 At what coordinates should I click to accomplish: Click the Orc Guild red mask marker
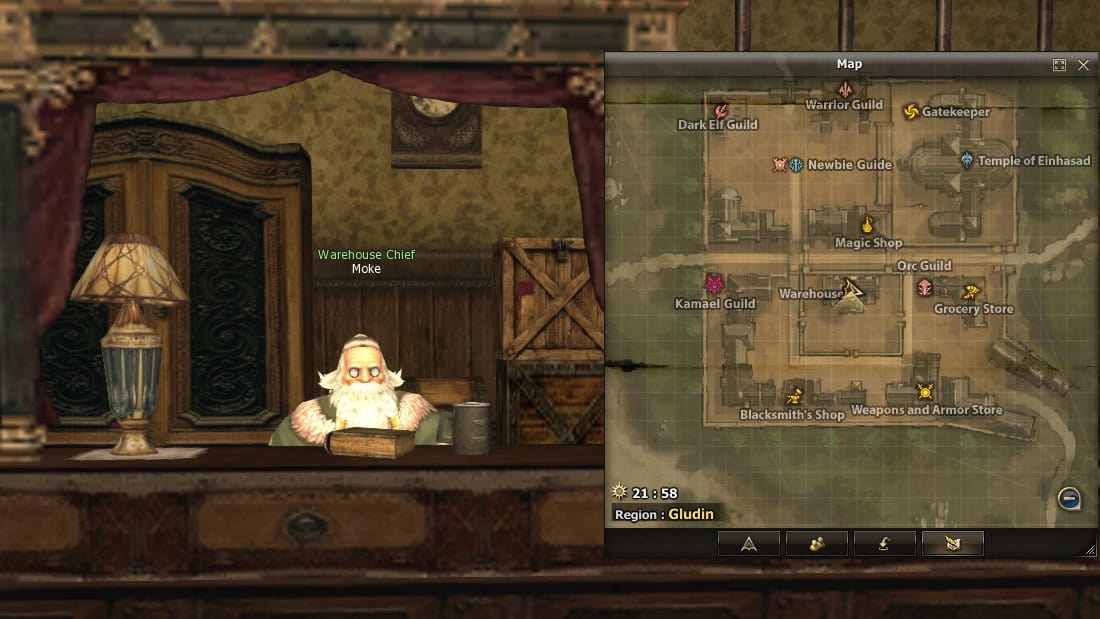click(x=925, y=288)
